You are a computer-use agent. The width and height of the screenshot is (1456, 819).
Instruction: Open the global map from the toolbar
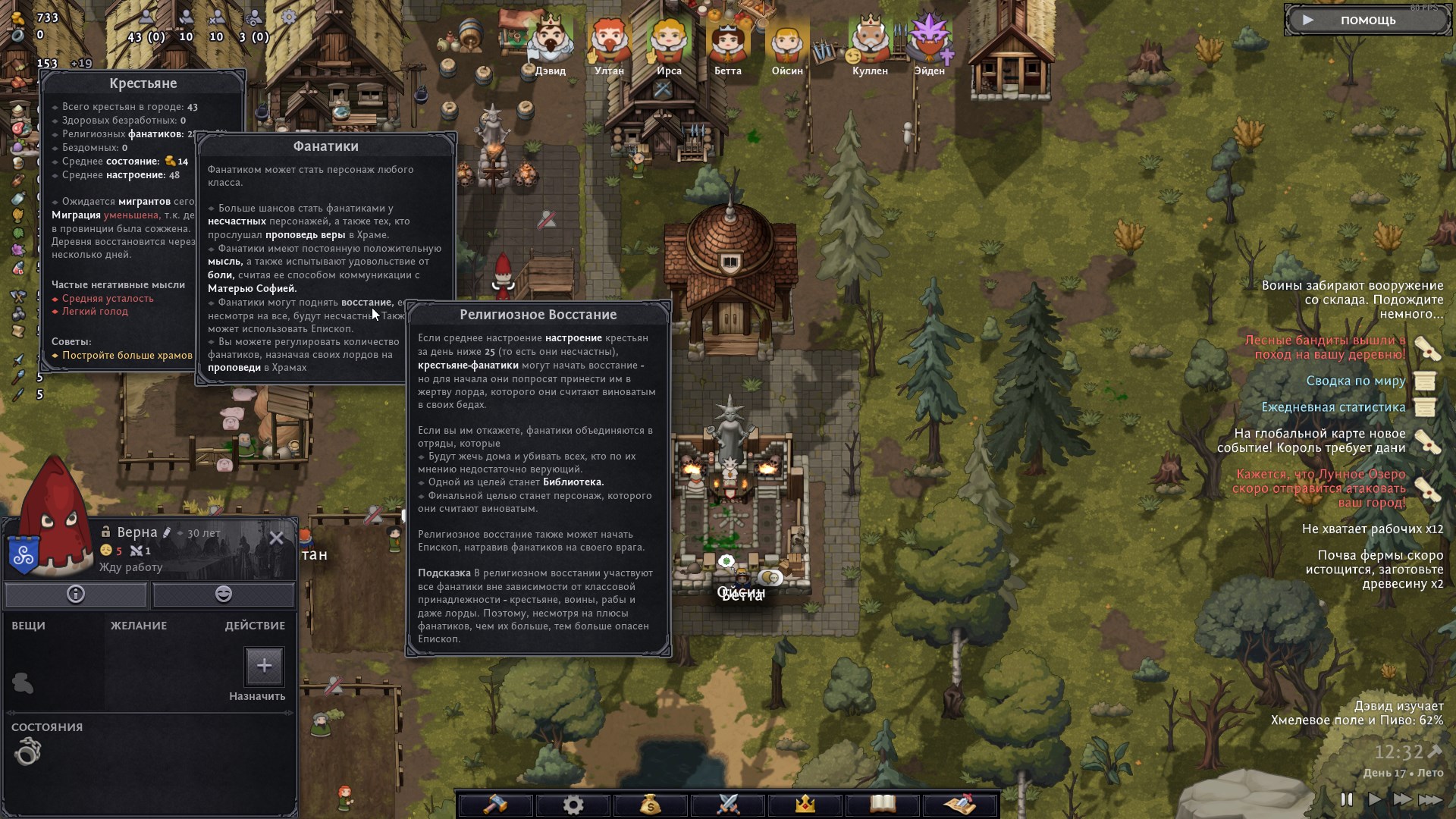pos(960,804)
